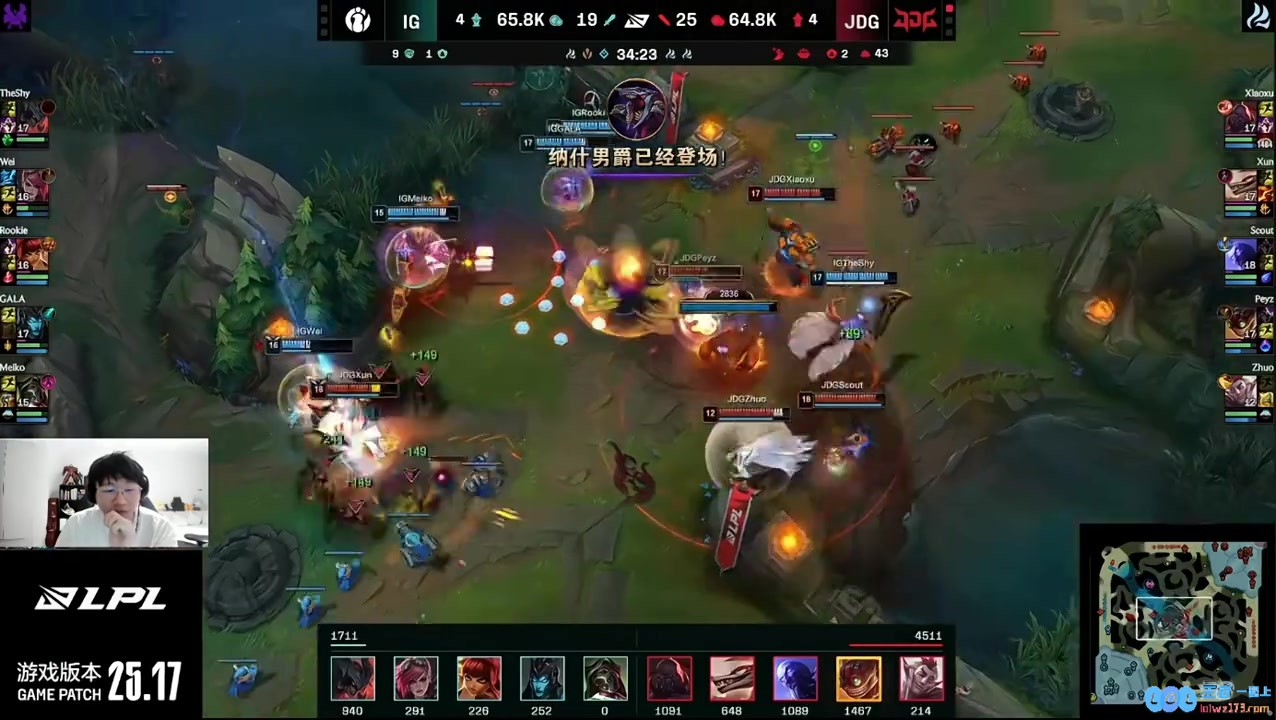
Task: Choose the blue champion portrait showing 1089
Action: (795, 678)
